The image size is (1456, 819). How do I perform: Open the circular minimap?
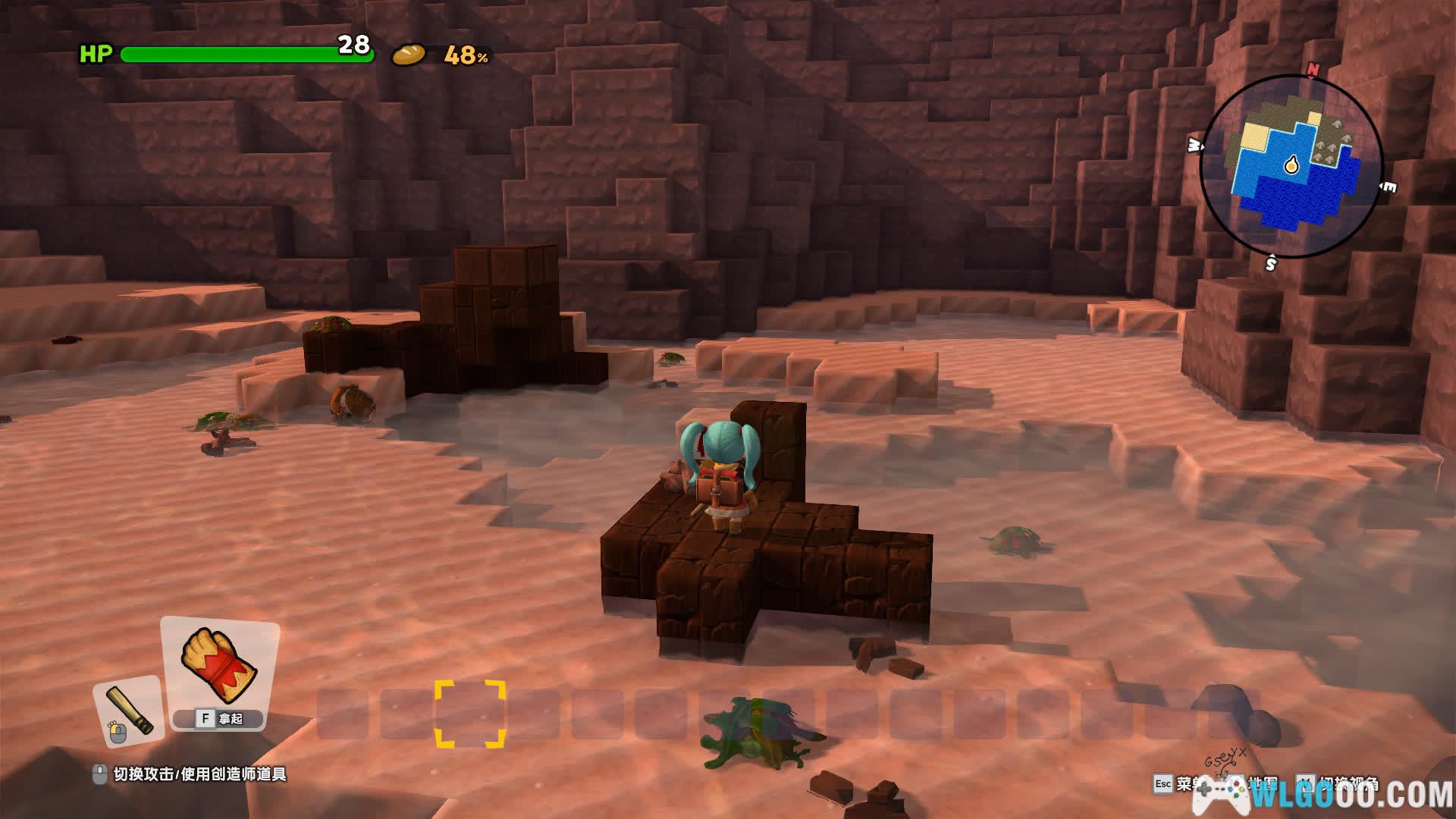[1291, 166]
